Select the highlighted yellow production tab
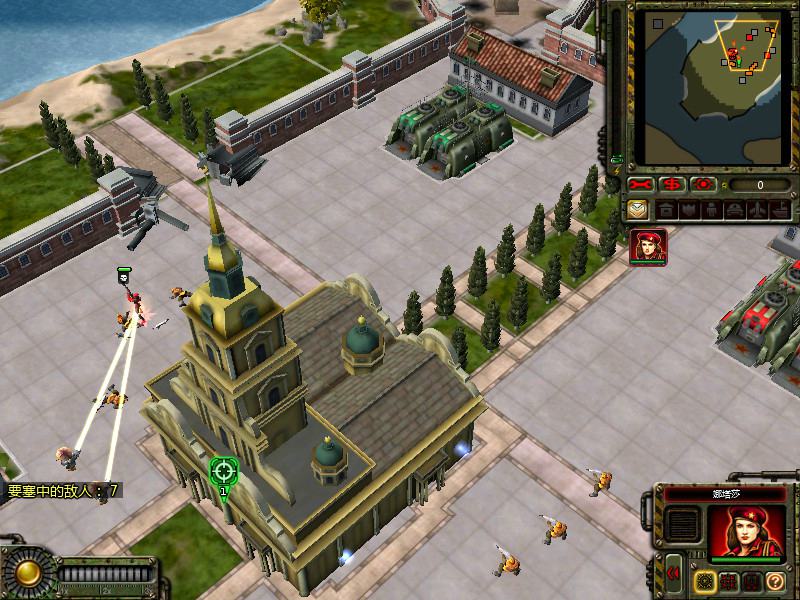This screenshot has width=800, height=600. point(637,210)
